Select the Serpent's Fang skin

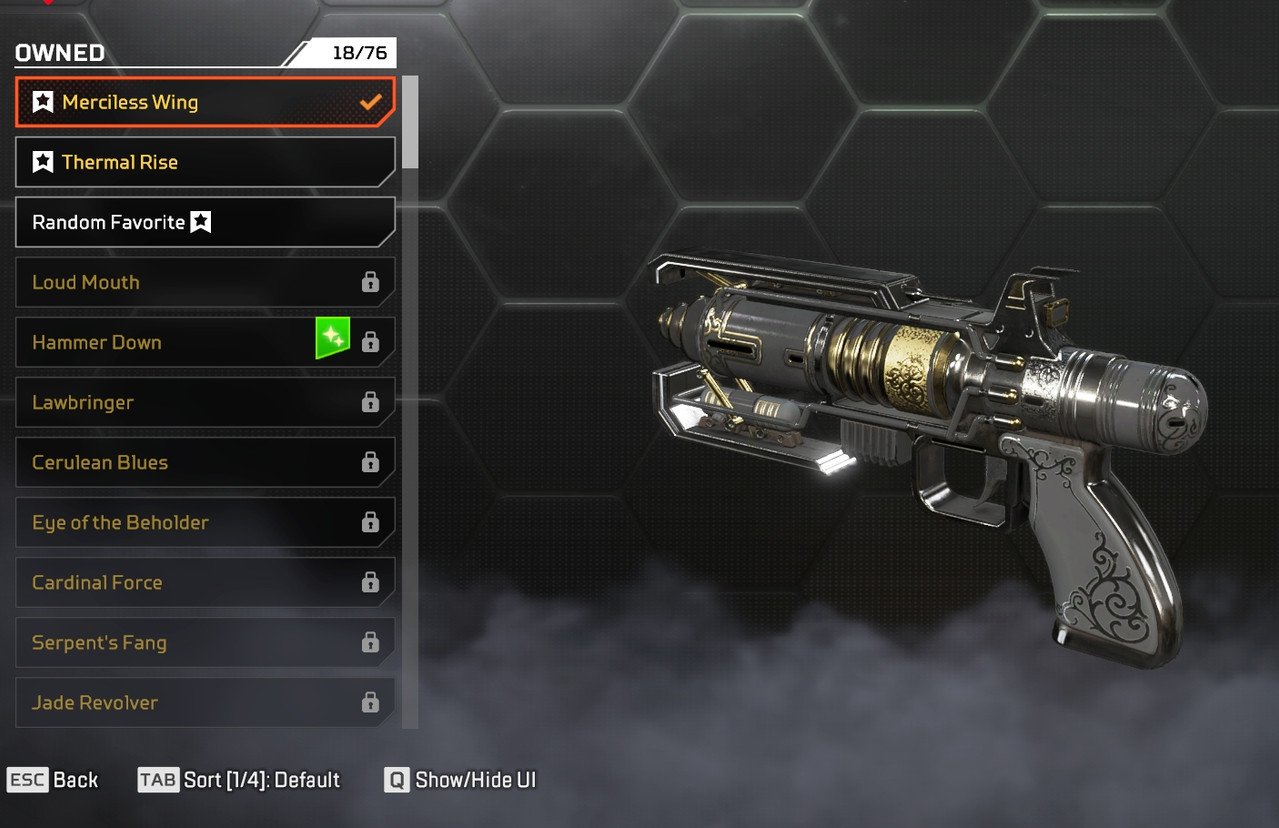pos(205,642)
